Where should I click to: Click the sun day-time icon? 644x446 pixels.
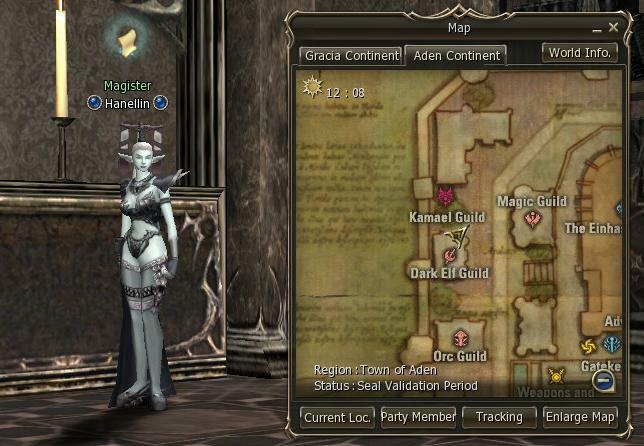pos(311,90)
